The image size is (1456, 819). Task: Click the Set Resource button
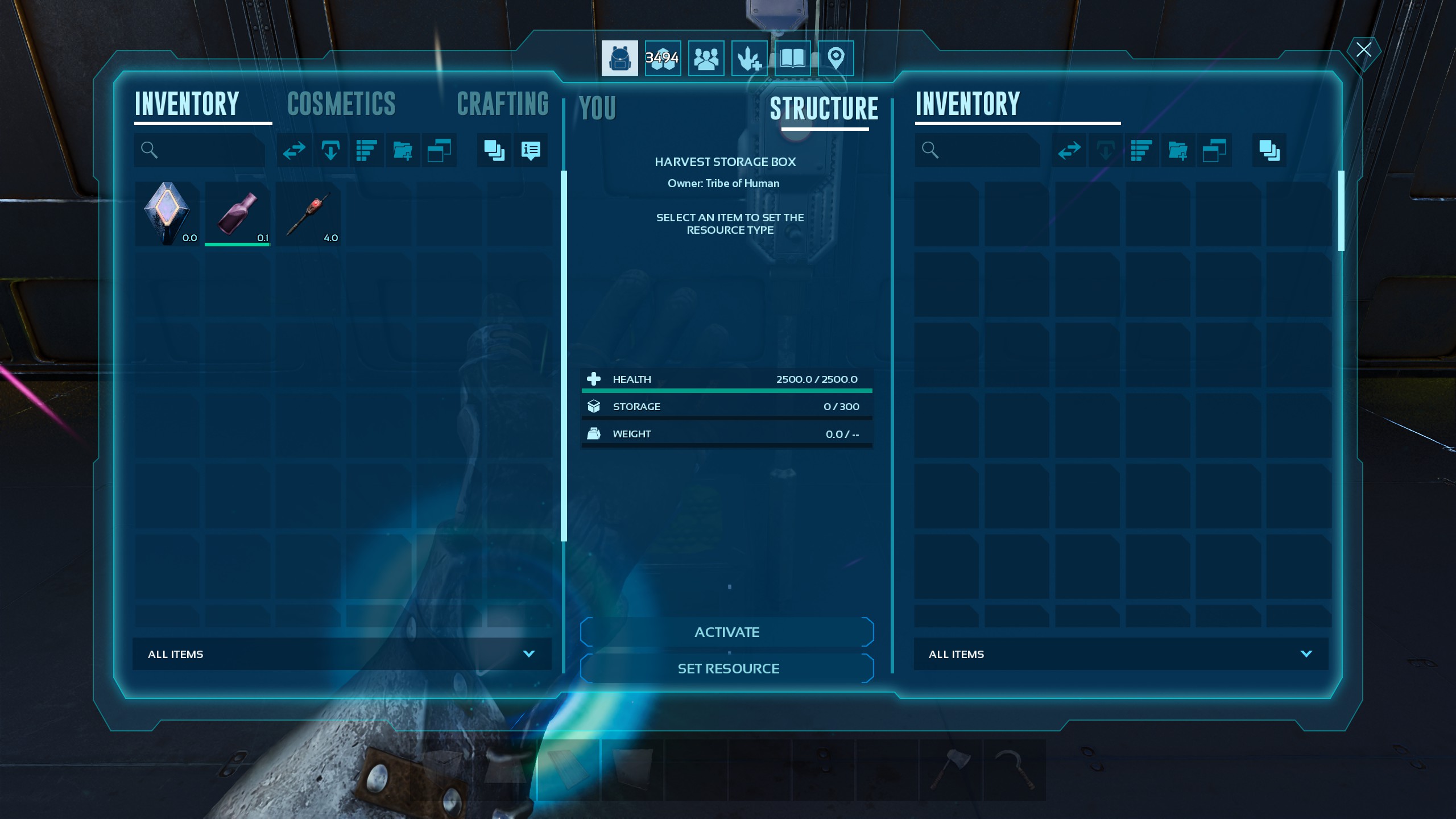(x=727, y=668)
